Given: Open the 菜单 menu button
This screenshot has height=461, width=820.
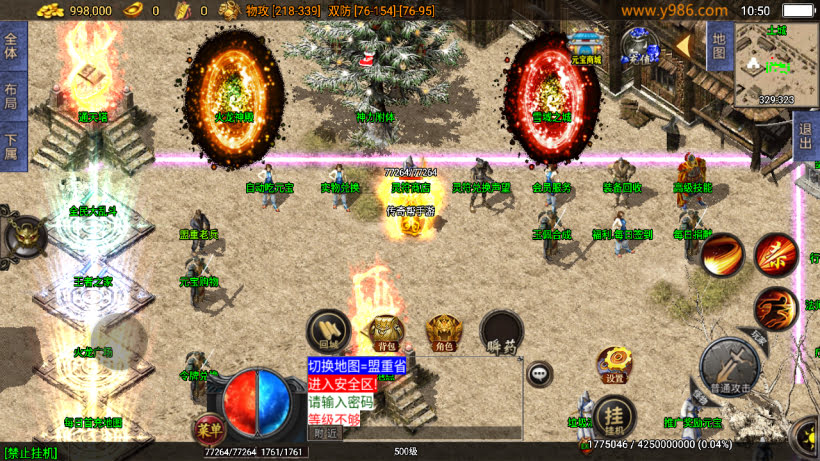Looking at the screenshot, I should pyautogui.click(x=209, y=426).
